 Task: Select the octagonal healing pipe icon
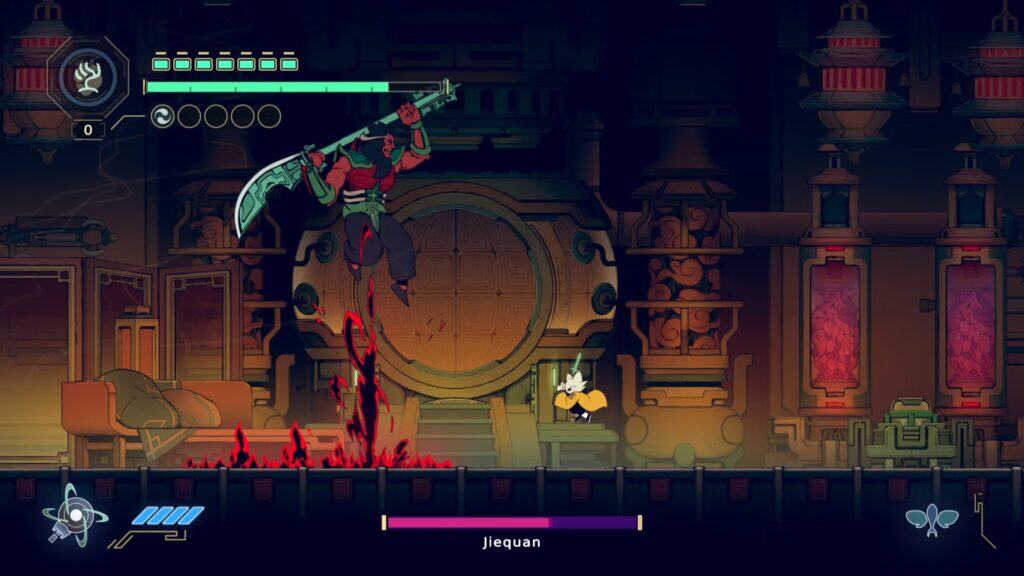[87, 77]
